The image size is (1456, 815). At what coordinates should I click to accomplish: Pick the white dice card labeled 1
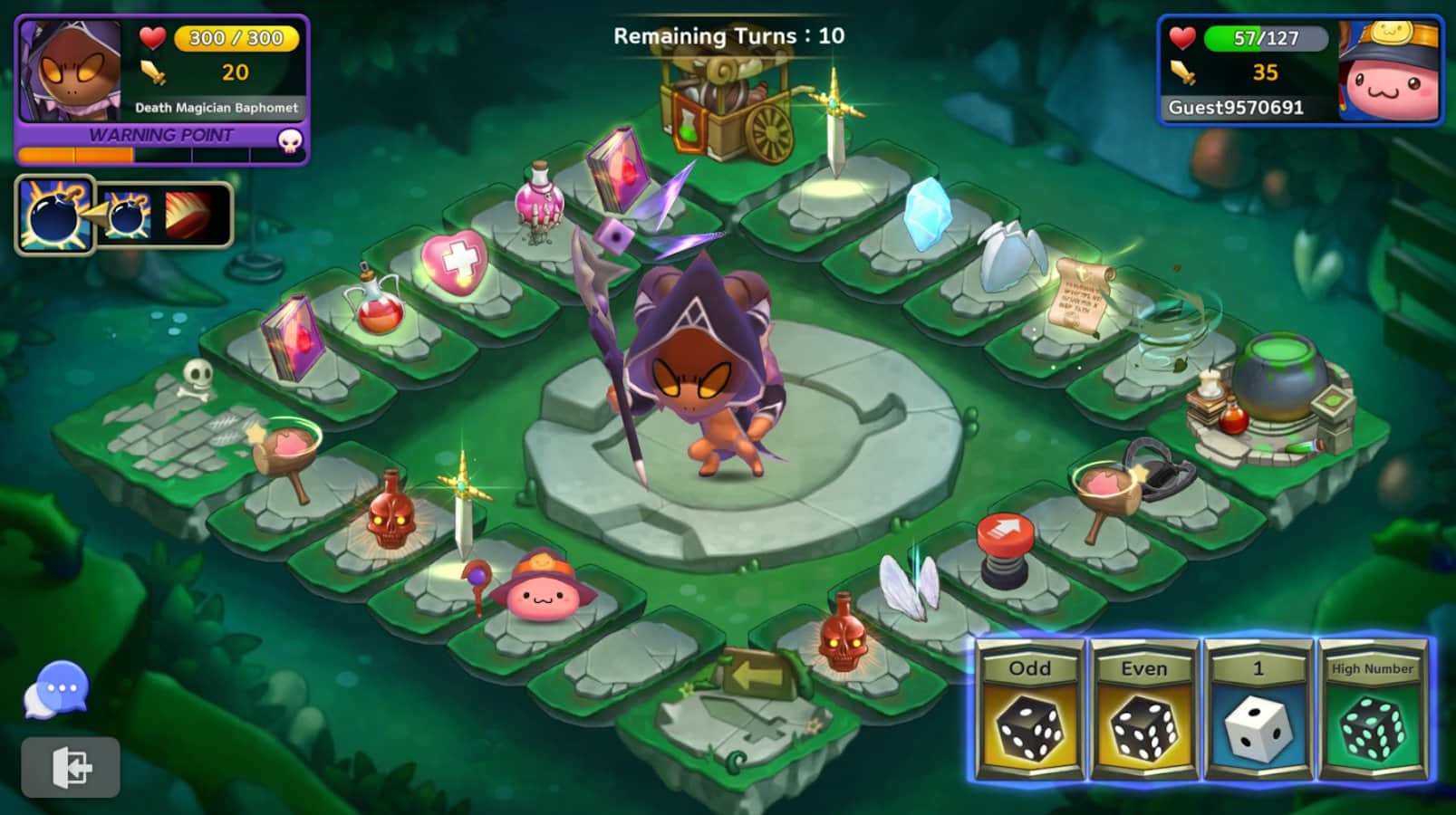(1258, 710)
